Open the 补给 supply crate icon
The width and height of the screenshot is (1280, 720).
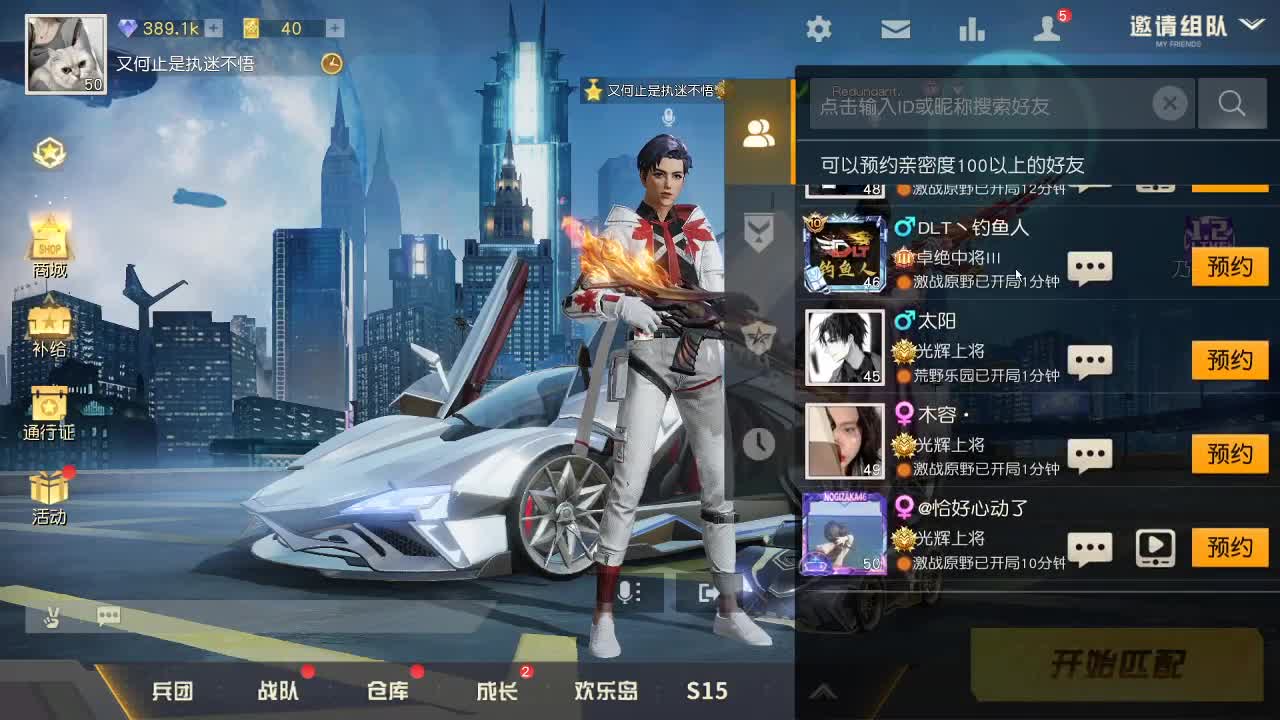coord(50,322)
